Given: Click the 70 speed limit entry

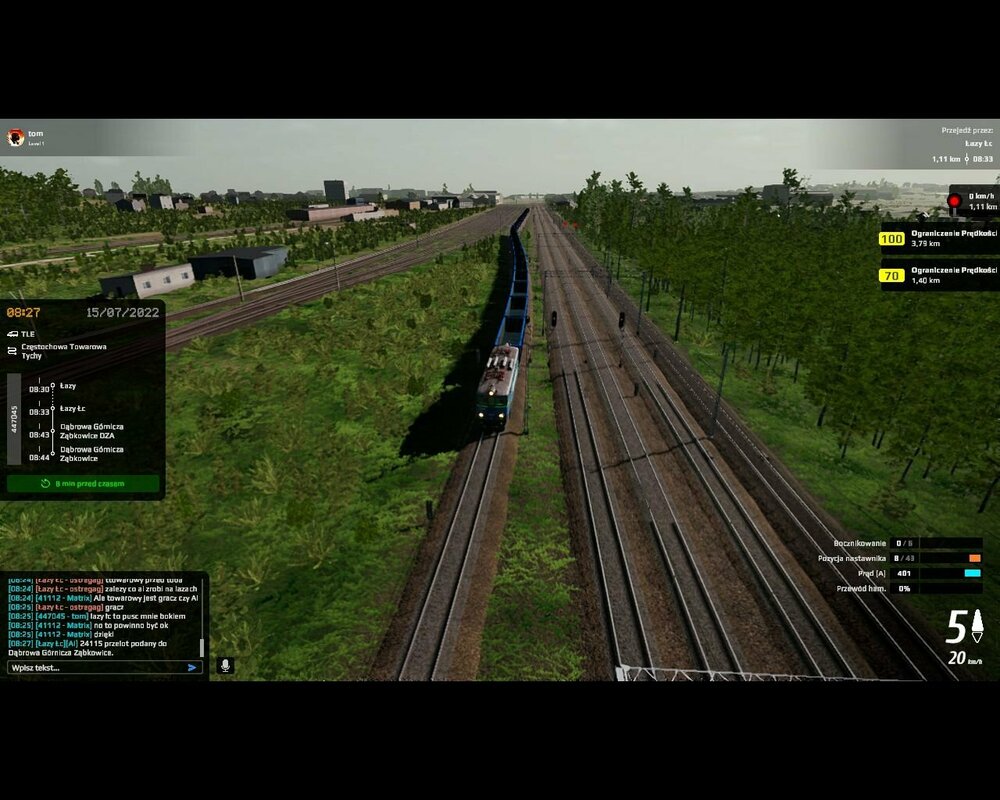Looking at the screenshot, I should 936,274.
